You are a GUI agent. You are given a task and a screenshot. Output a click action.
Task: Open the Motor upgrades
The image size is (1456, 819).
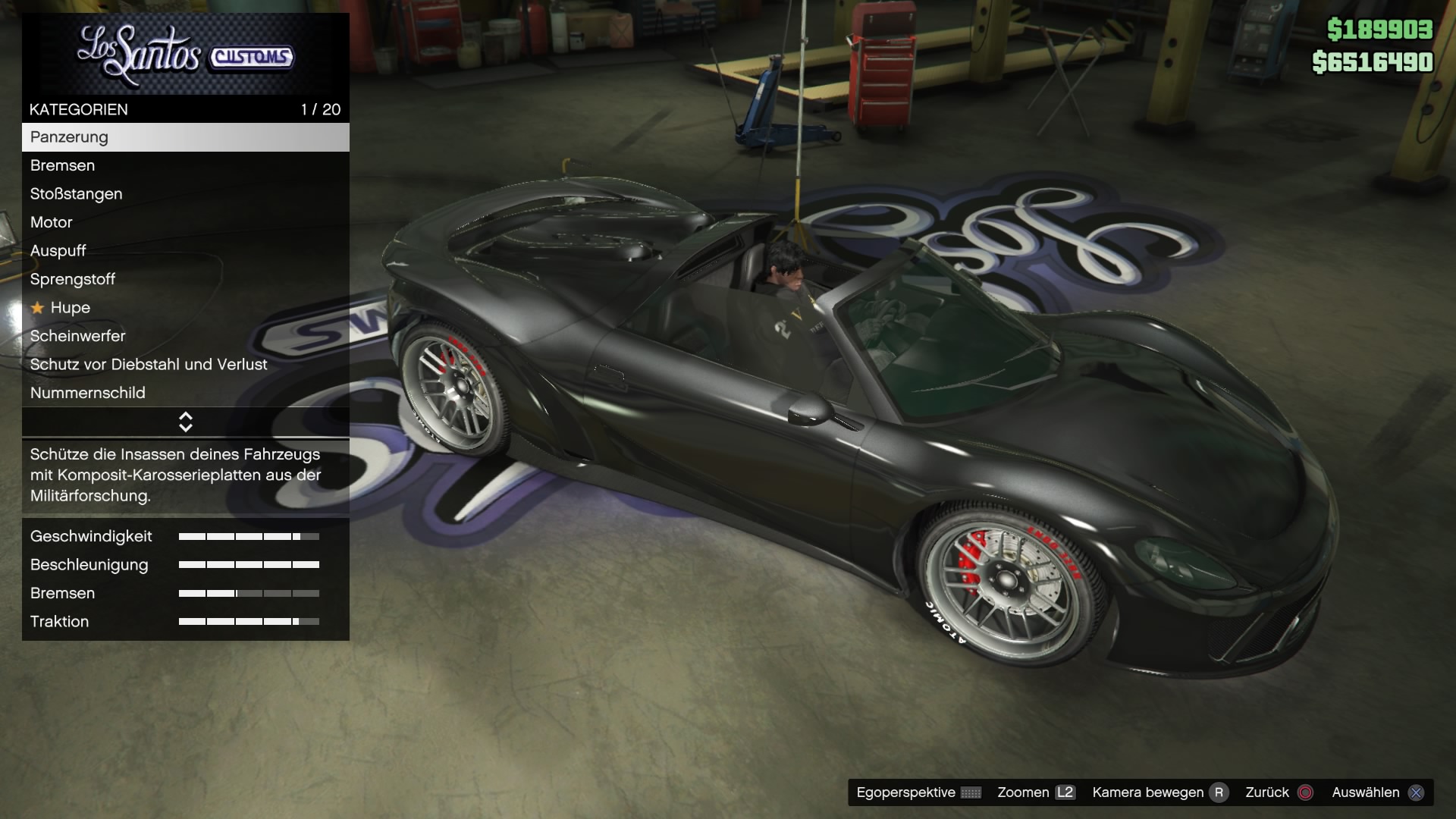pyautogui.click(x=185, y=222)
